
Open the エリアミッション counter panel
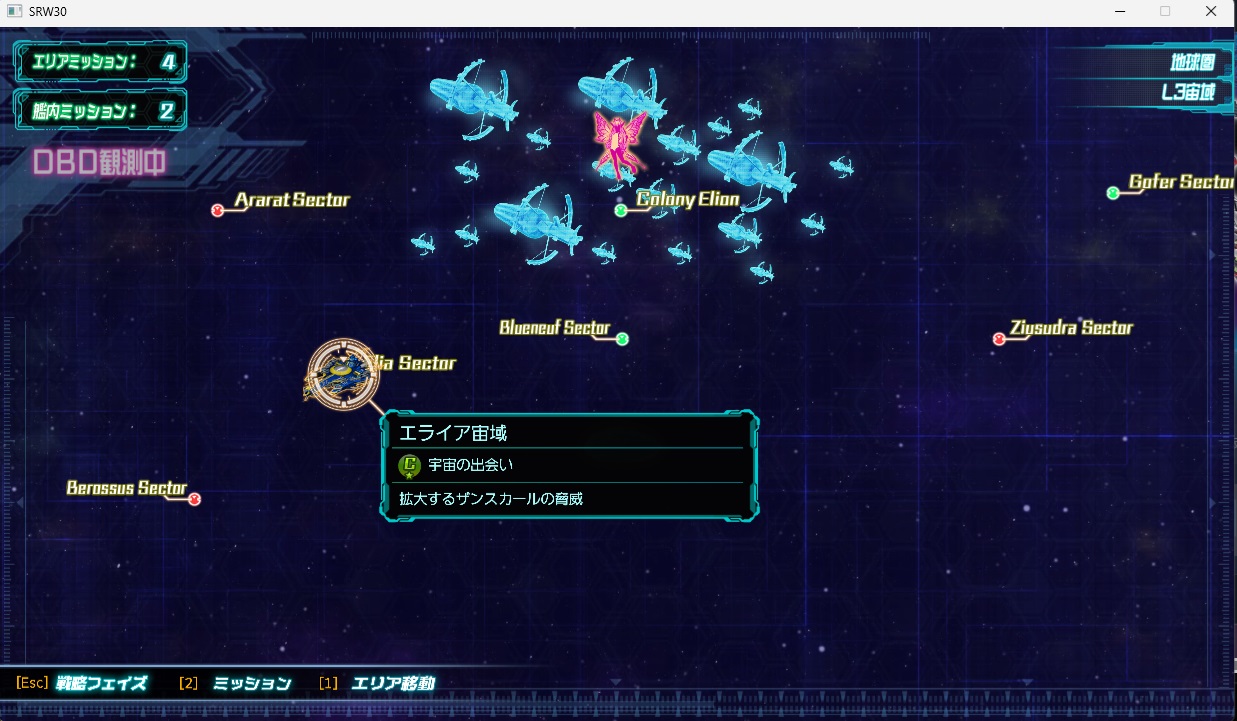tap(100, 62)
